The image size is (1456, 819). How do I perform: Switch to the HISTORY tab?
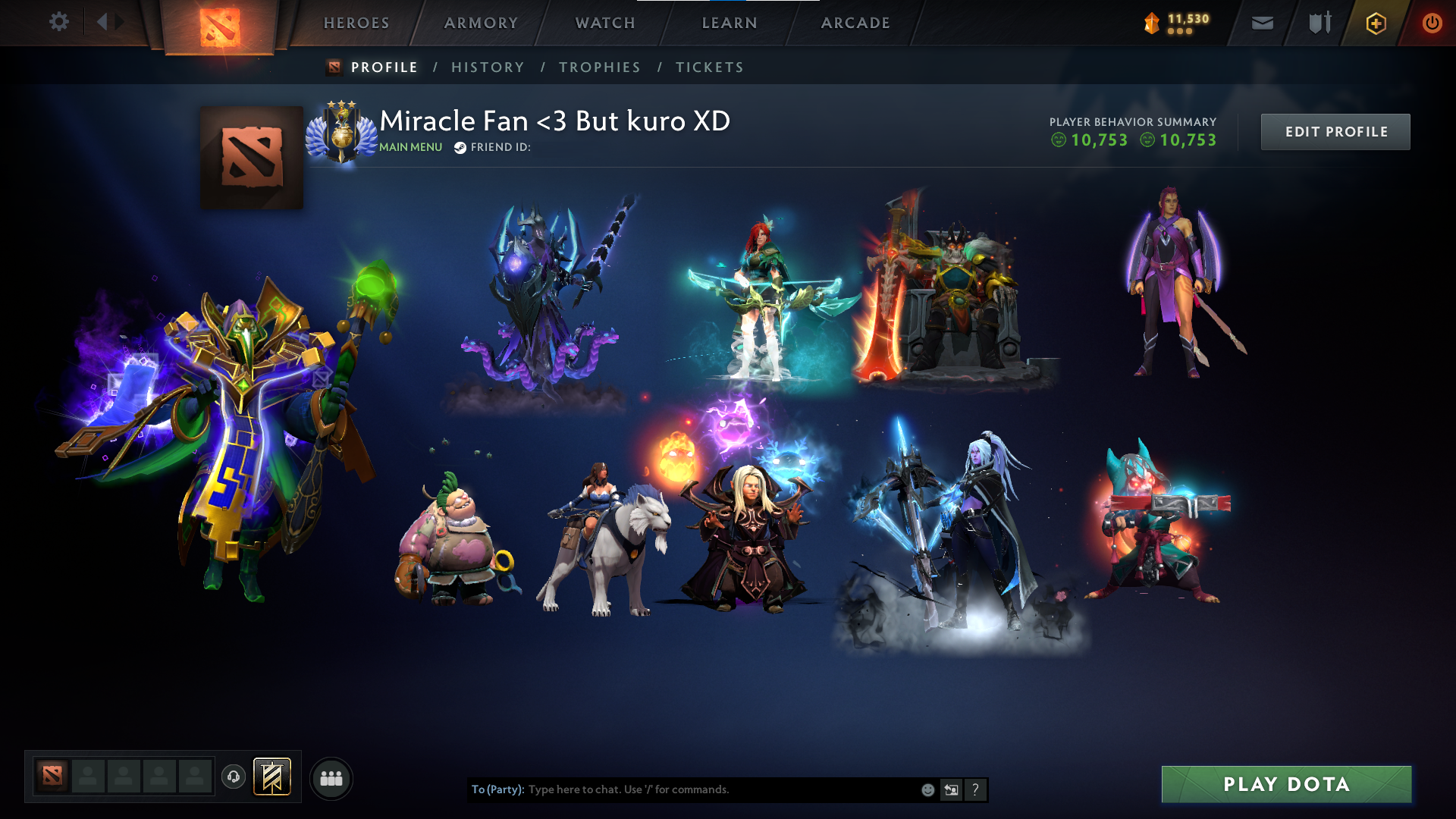point(487,67)
